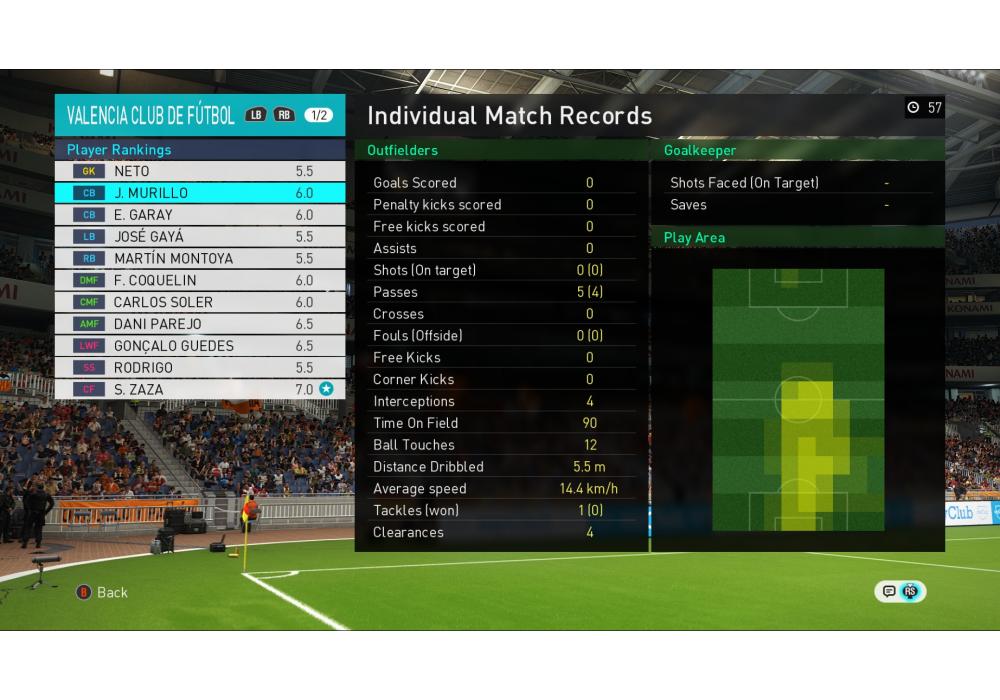Choose Dani Parejo from the rankings
Viewport: 1000px width, 700px height.
pos(200,324)
